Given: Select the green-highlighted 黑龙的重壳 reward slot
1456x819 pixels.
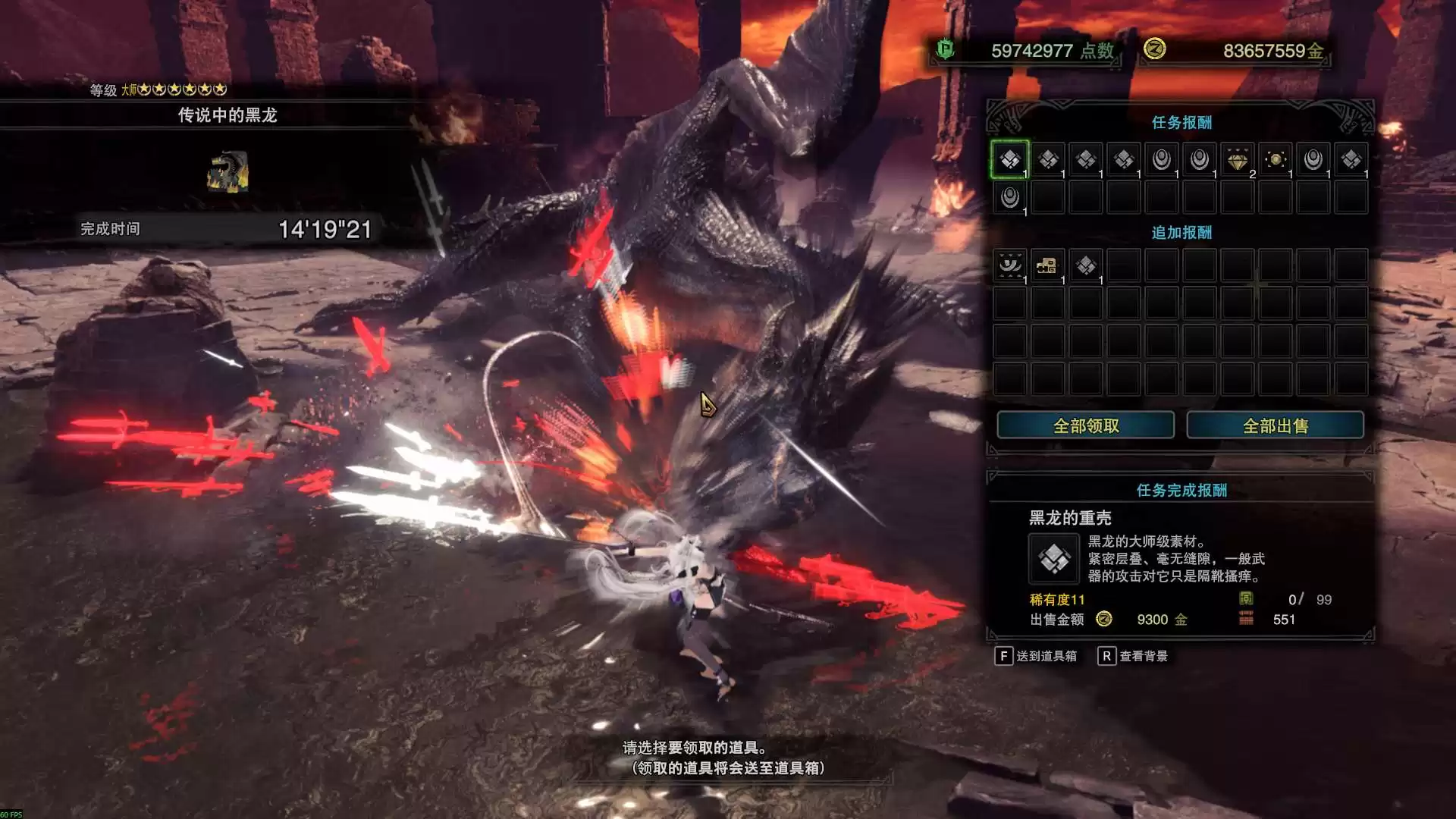Looking at the screenshot, I should (x=1009, y=159).
